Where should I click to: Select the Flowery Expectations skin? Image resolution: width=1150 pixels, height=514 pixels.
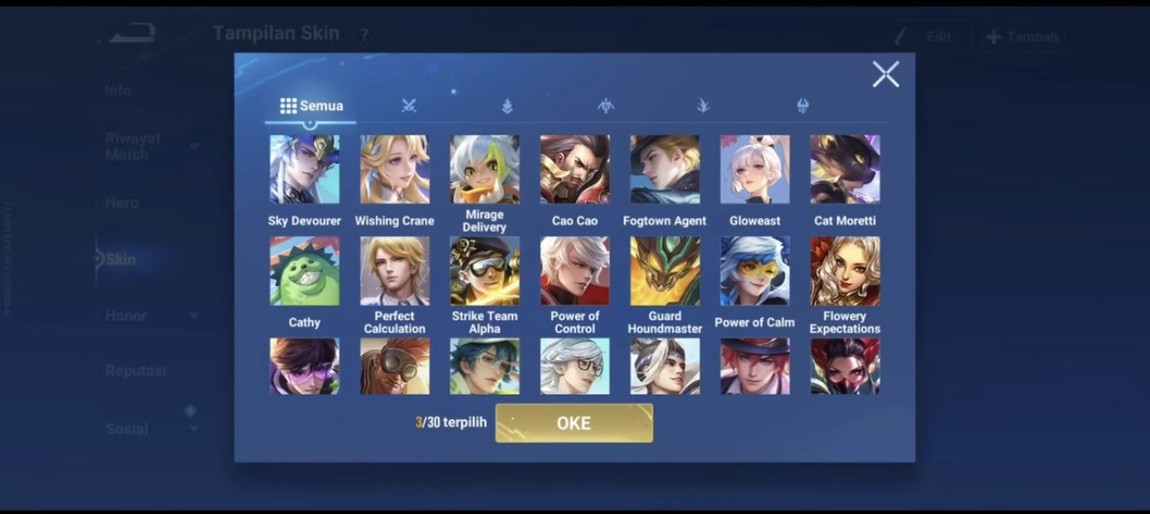click(x=845, y=271)
